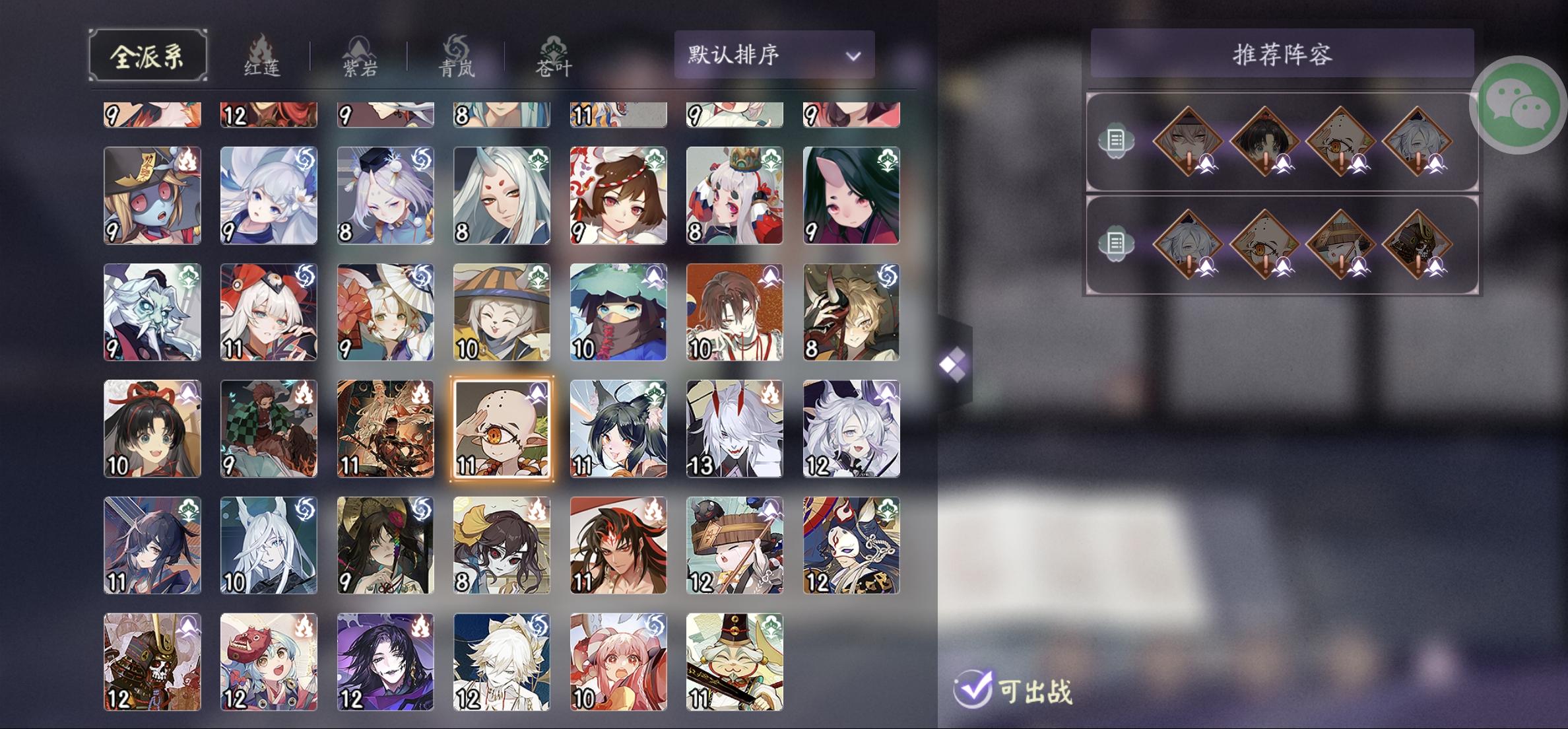
Task: Select the 青岚 swirl faction filter icon
Action: 455,54
